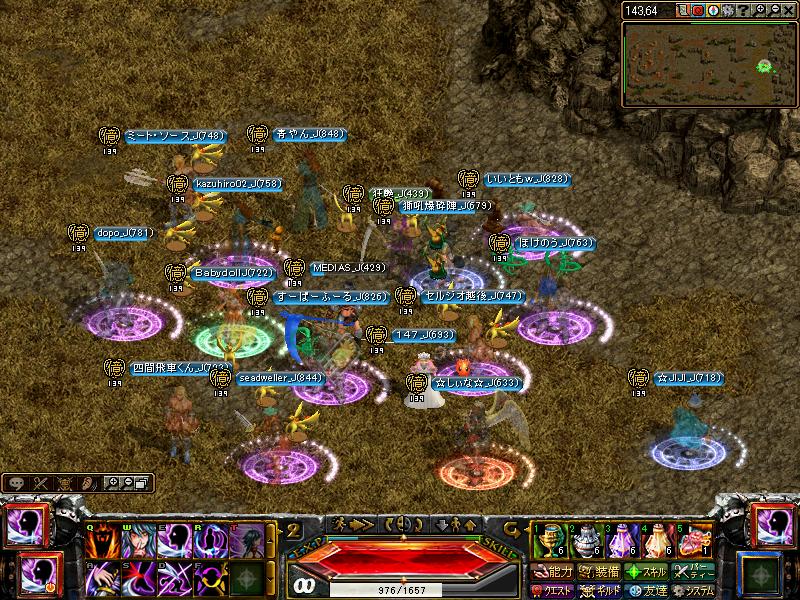Open the chat speech bubble icon
The height and width of the screenshot is (600, 800).
click(16, 483)
